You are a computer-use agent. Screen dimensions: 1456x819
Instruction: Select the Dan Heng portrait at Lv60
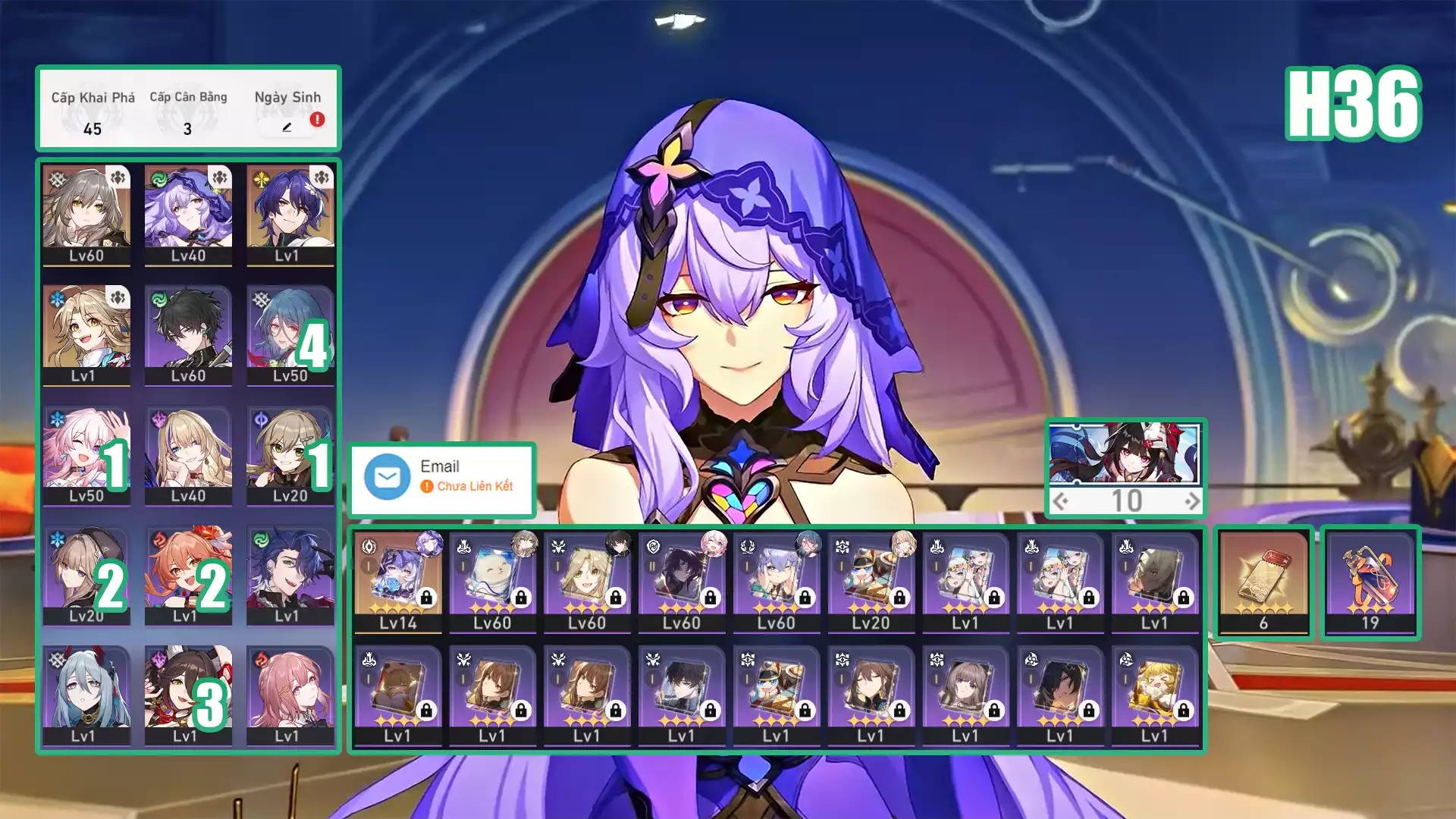(x=188, y=334)
